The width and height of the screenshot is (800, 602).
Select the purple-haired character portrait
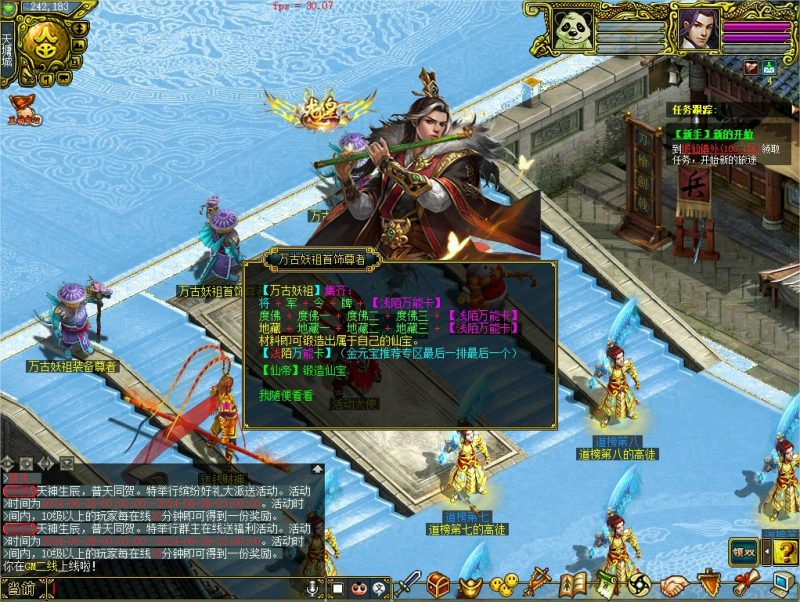pos(699,29)
